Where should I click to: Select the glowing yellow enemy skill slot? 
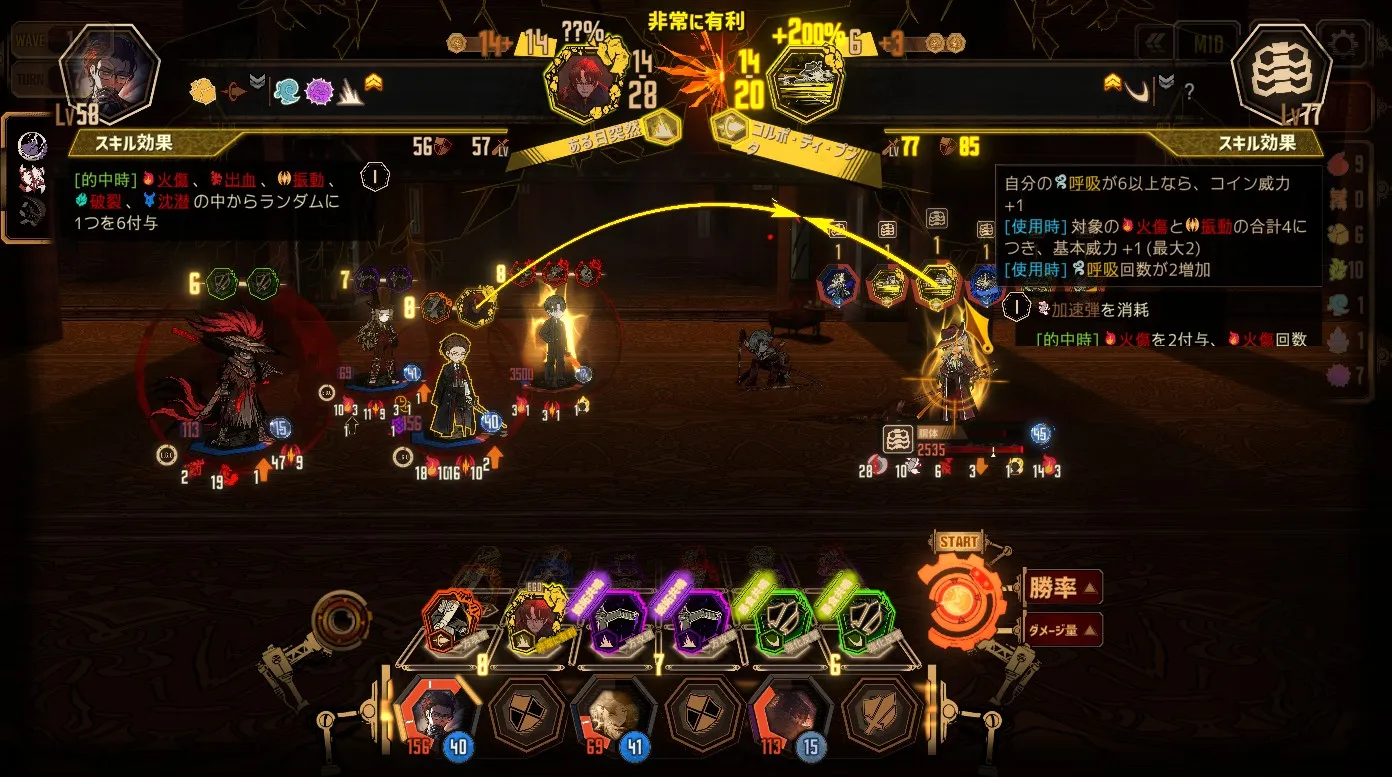pyautogui.click(x=938, y=285)
